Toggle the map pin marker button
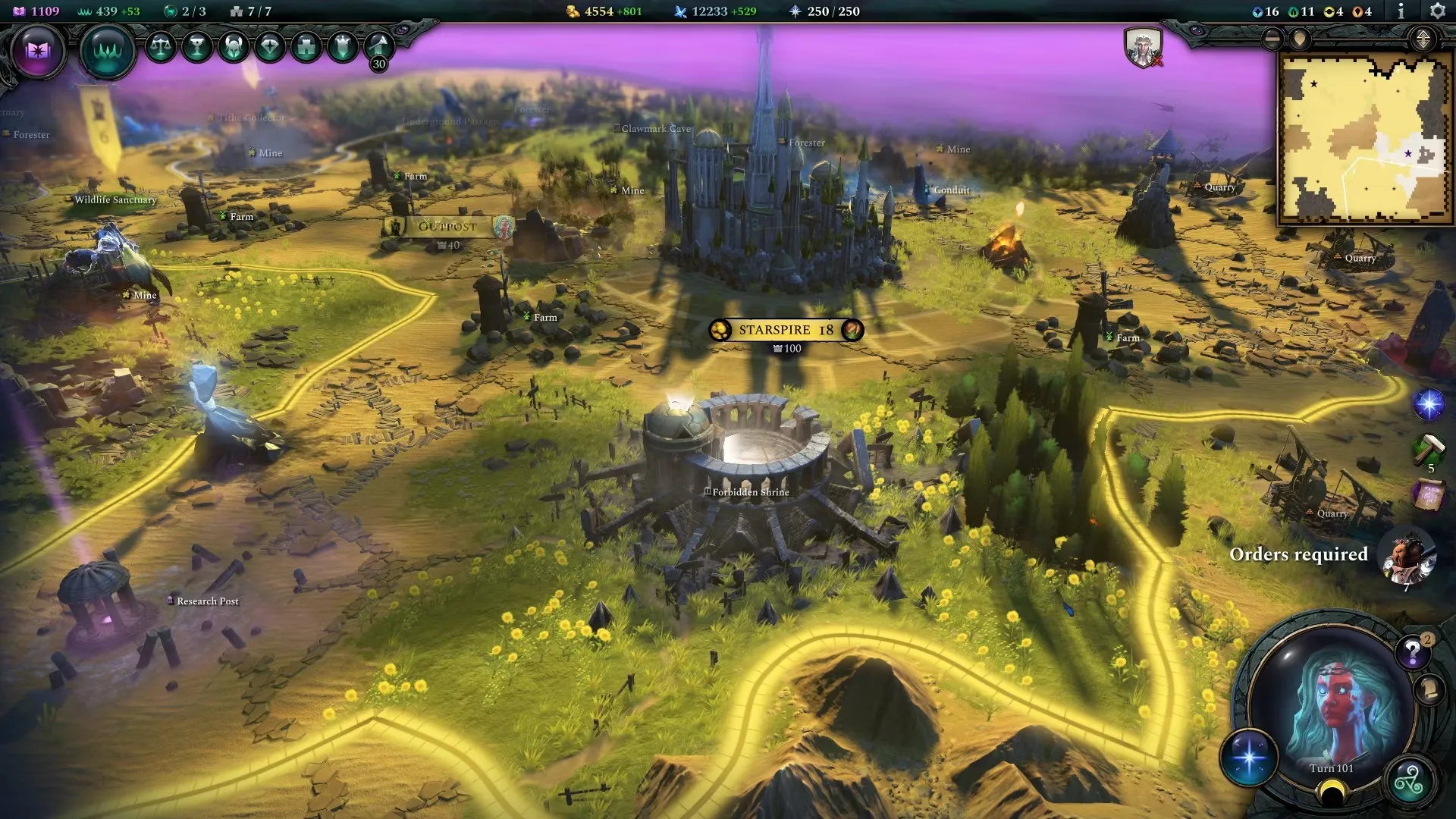This screenshot has width=1456, height=819. (x=1300, y=39)
